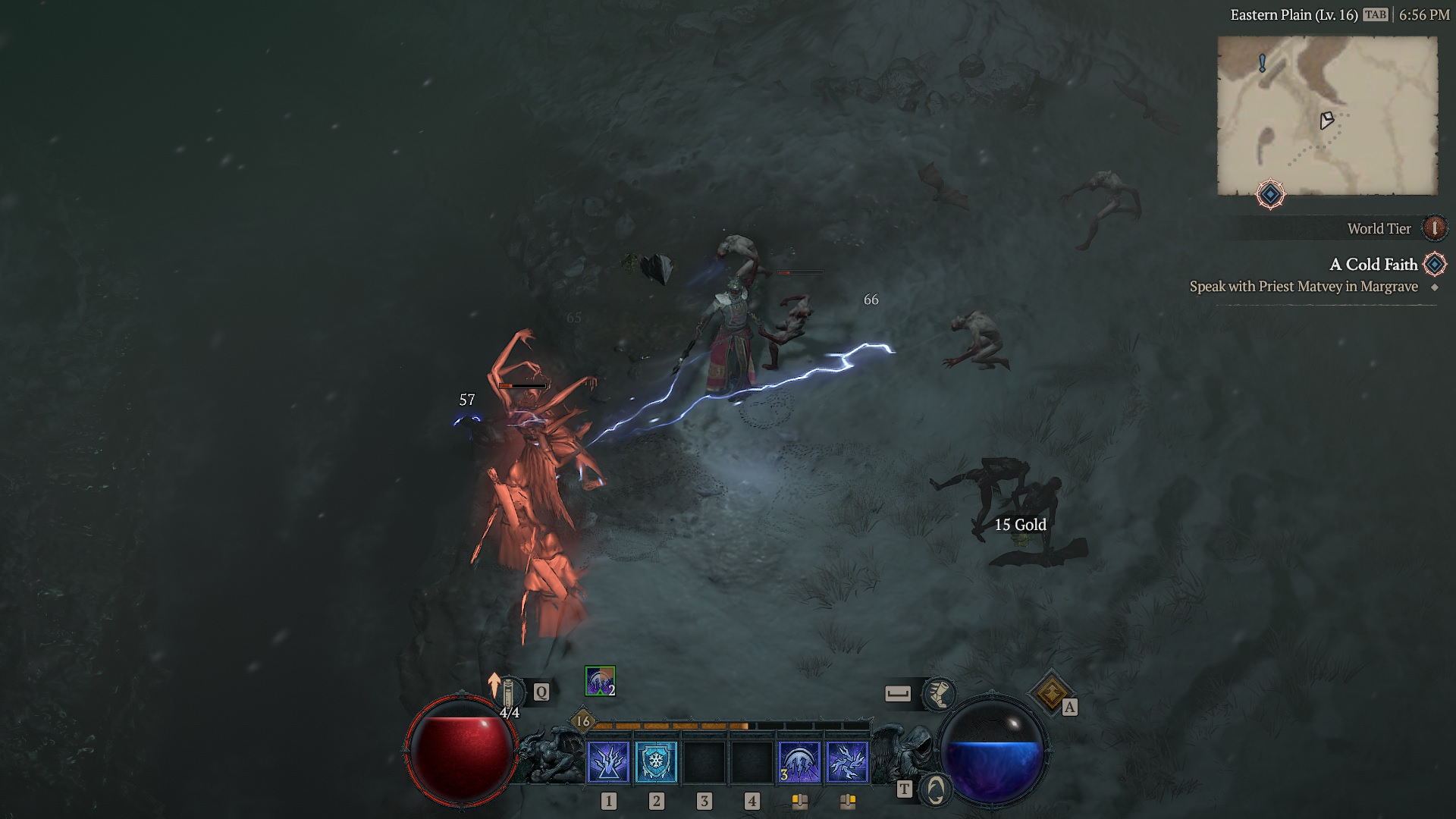Activate the Ice Armor skill in slot 2
The width and height of the screenshot is (1456, 819).
click(657, 762)
